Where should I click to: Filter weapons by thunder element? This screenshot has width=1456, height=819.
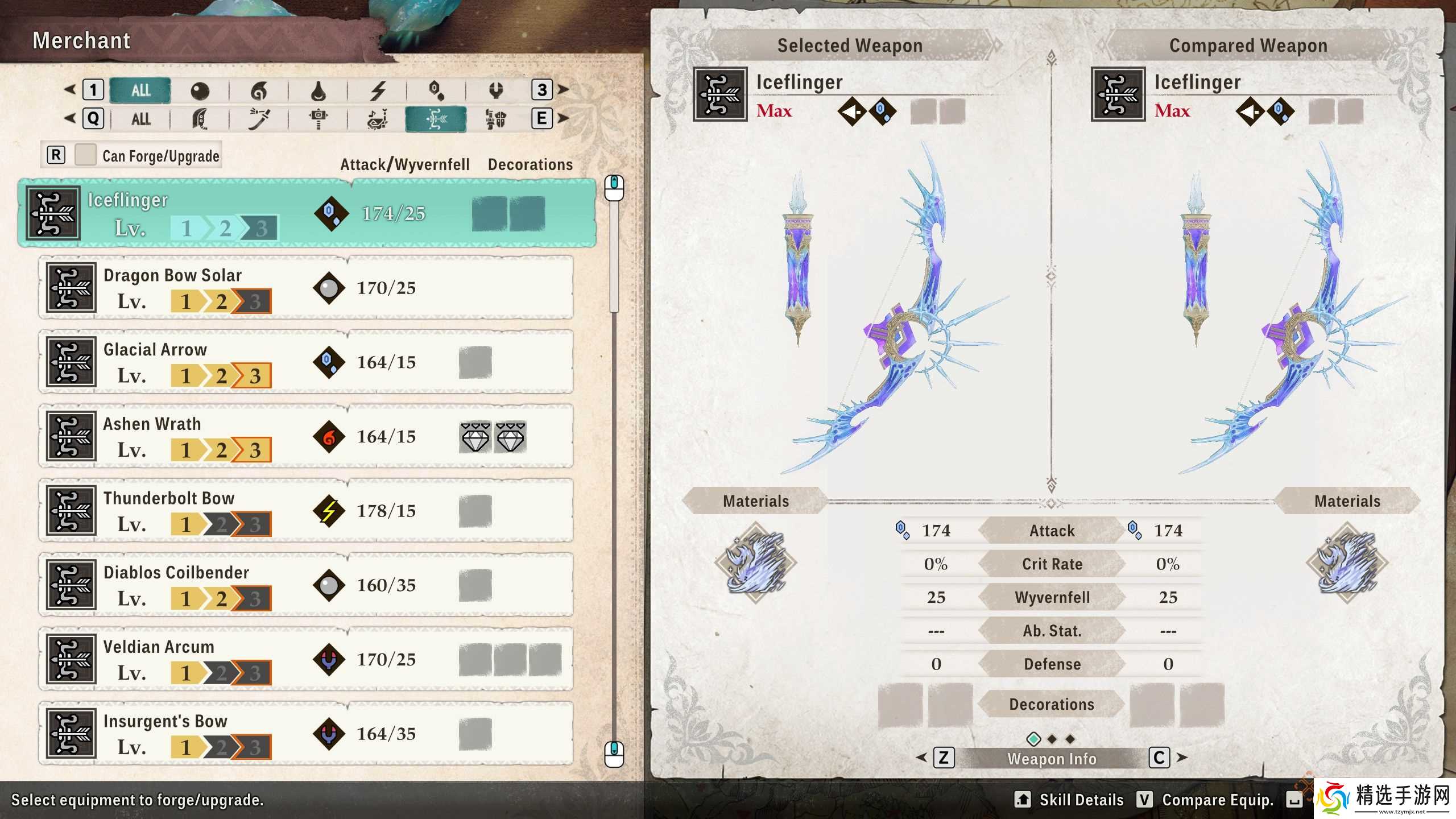click(378, 90)
